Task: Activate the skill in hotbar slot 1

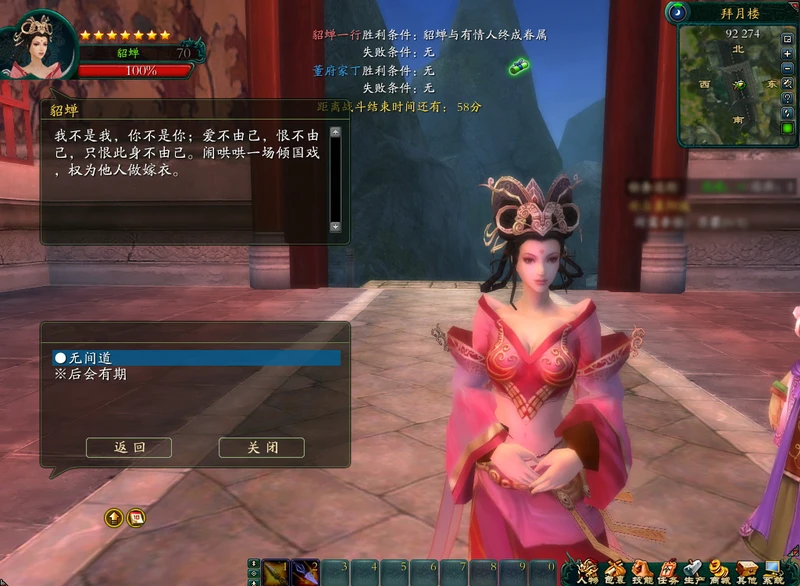Action: coord(275,572)
